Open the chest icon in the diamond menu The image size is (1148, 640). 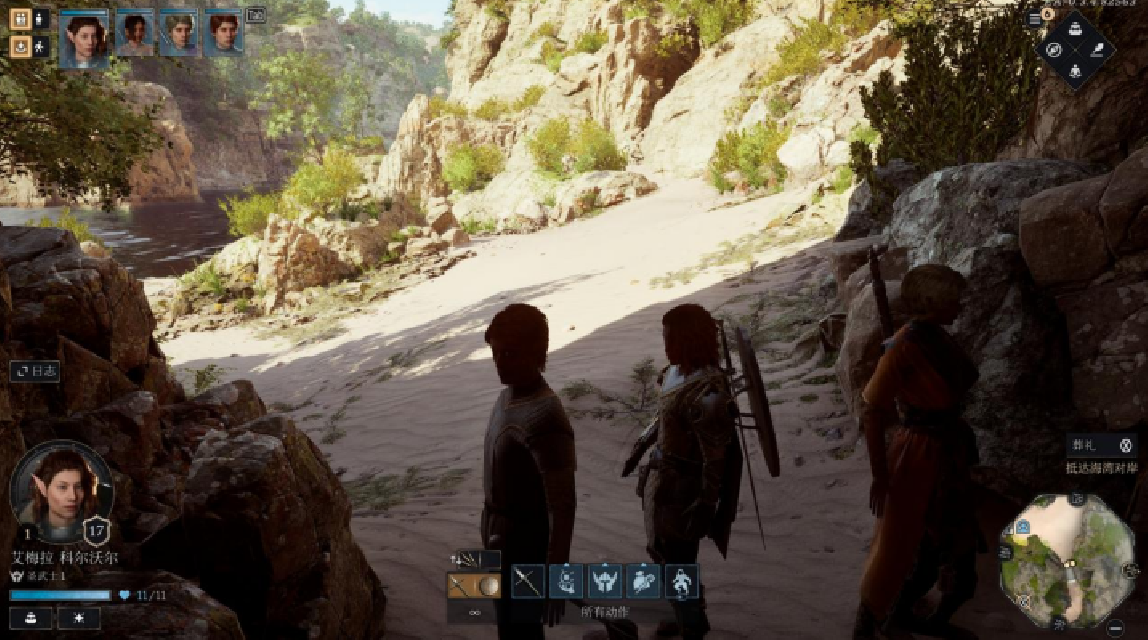(x=1075, y=27)
